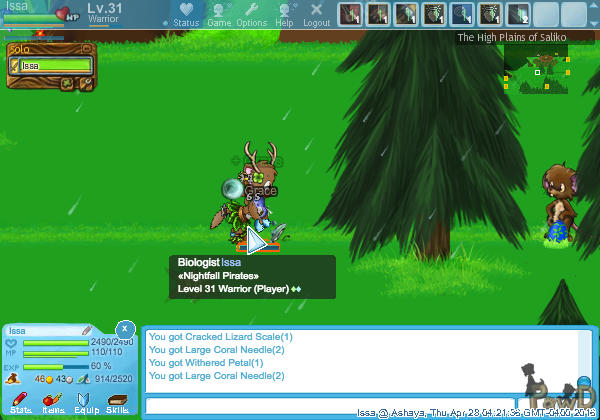Open the Skills book

[x=118, y=403]
